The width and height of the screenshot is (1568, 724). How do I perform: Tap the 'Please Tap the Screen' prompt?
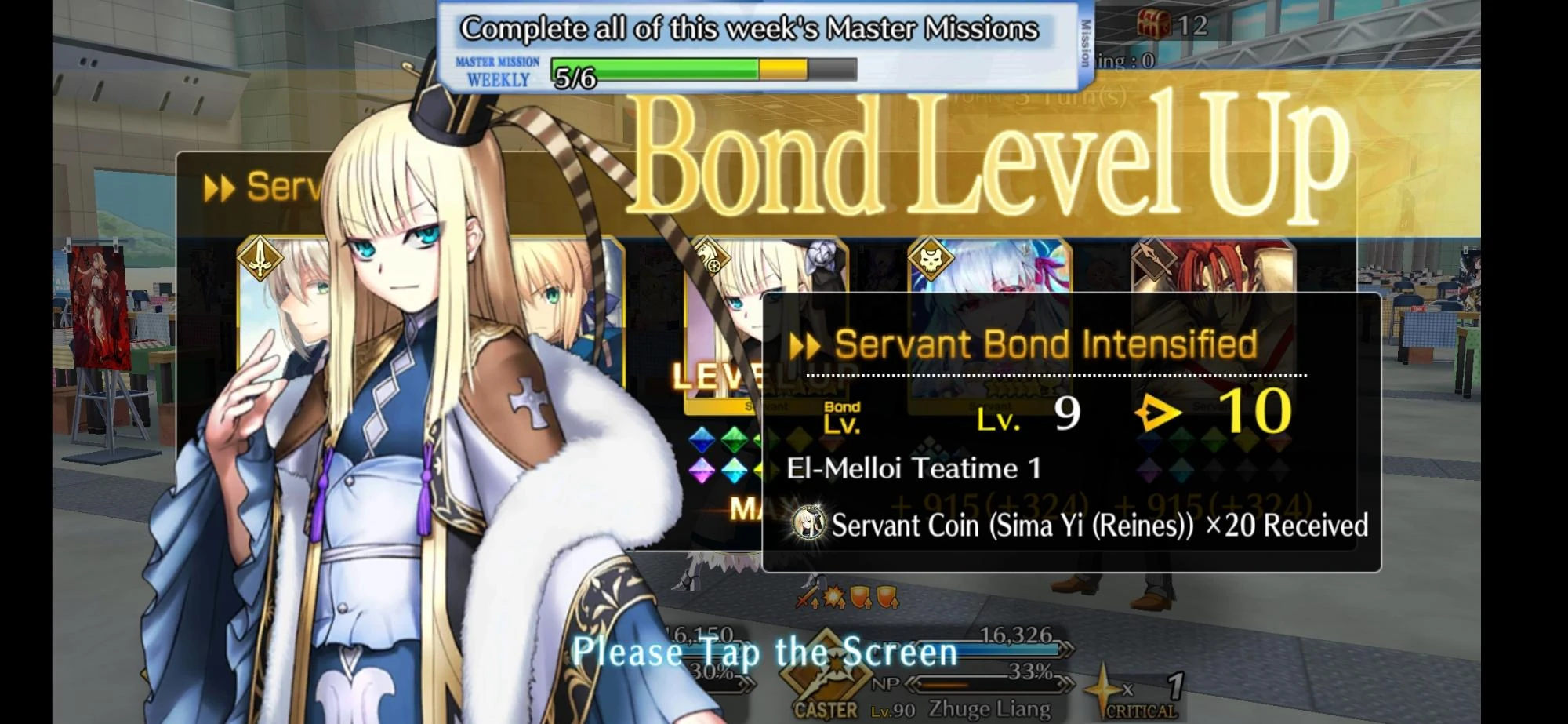click(x=764, y=652)
